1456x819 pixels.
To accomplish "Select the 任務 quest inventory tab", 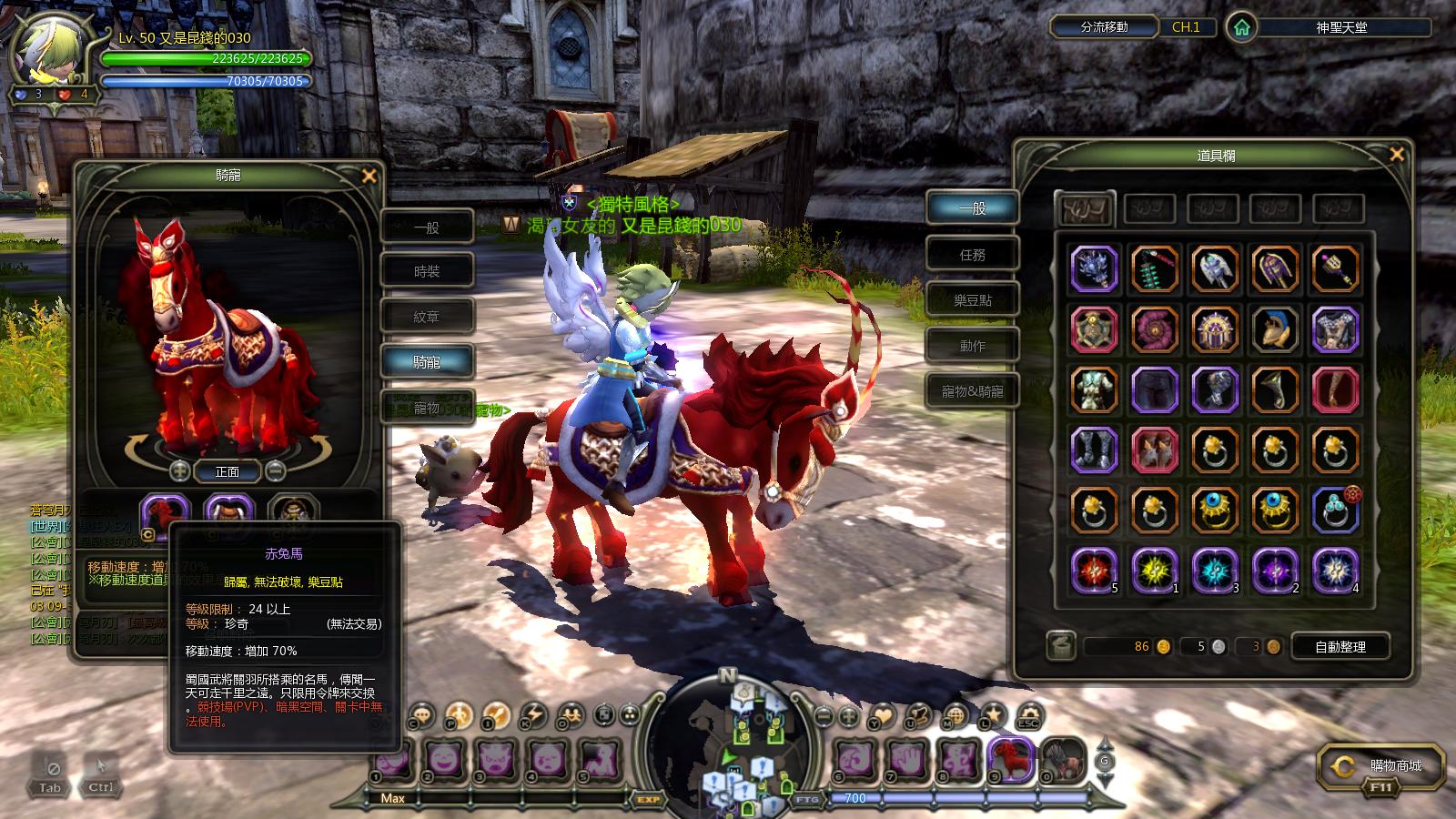I will (972, 255).
